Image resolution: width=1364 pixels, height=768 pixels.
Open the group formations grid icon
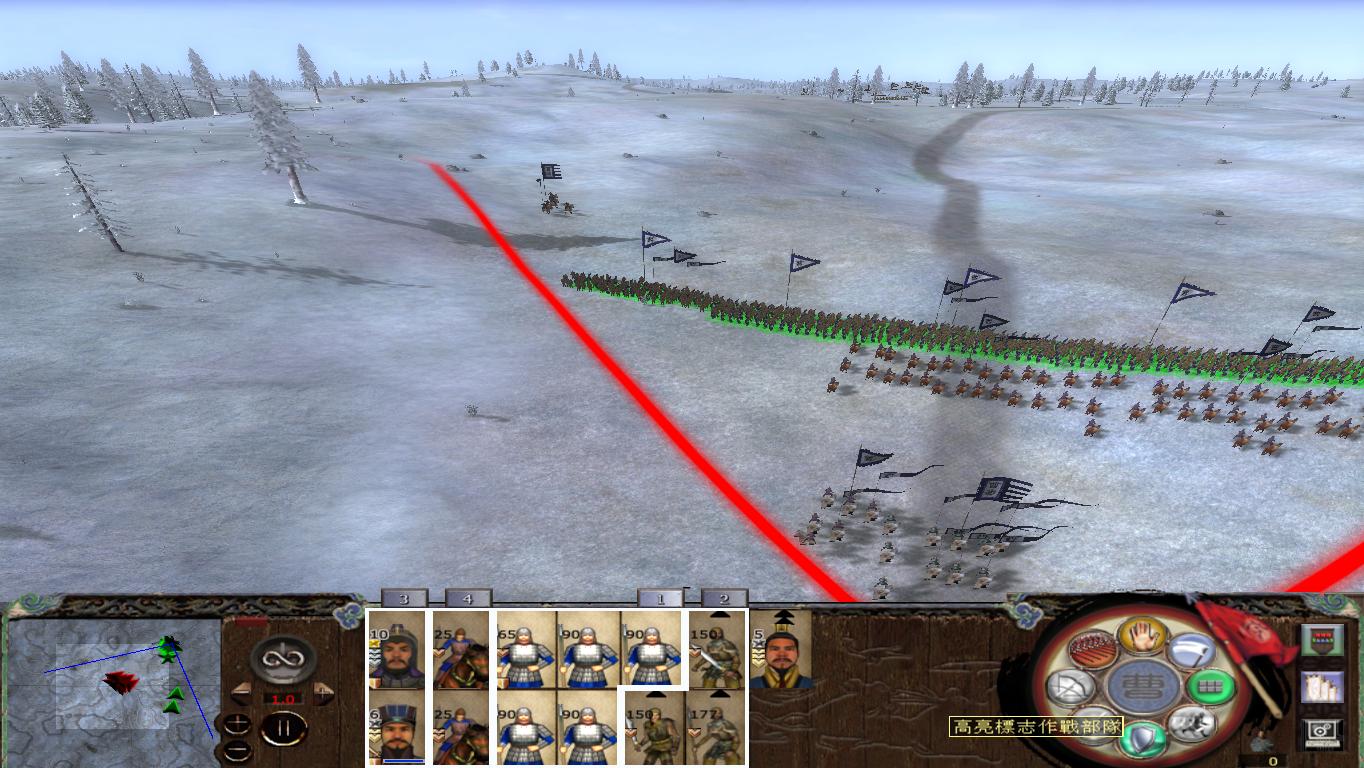1212,686
